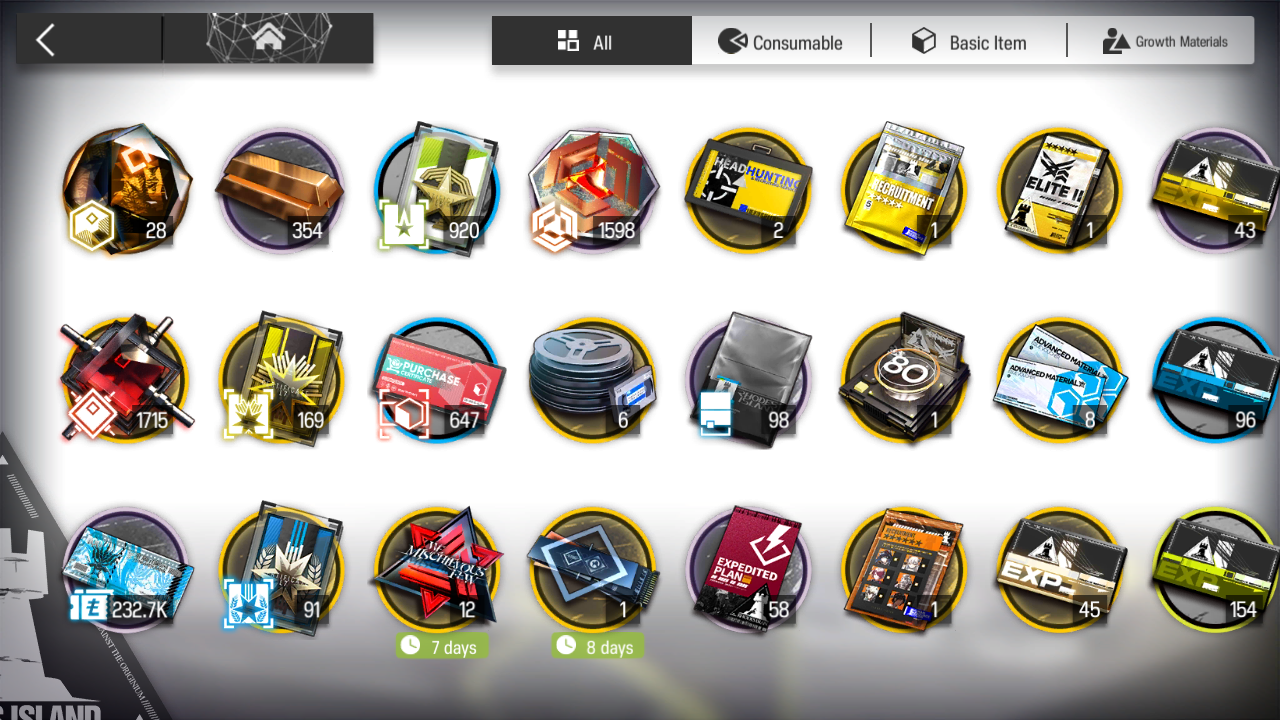1280x720 pixels.
Task: Select the gold bars item
Action: pyautogui.click(x=280, y=190)
